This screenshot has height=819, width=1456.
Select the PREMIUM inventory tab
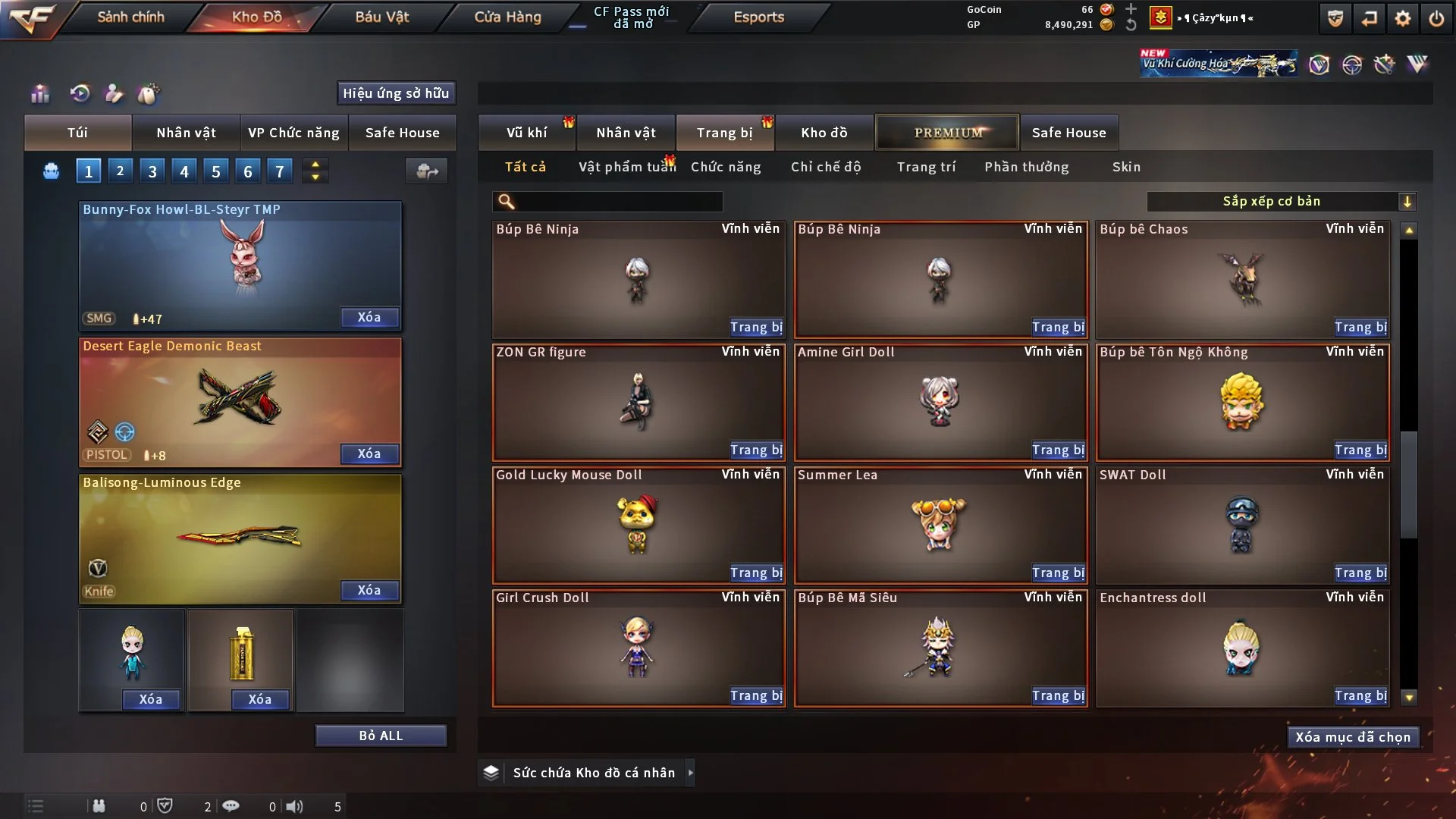948,133
